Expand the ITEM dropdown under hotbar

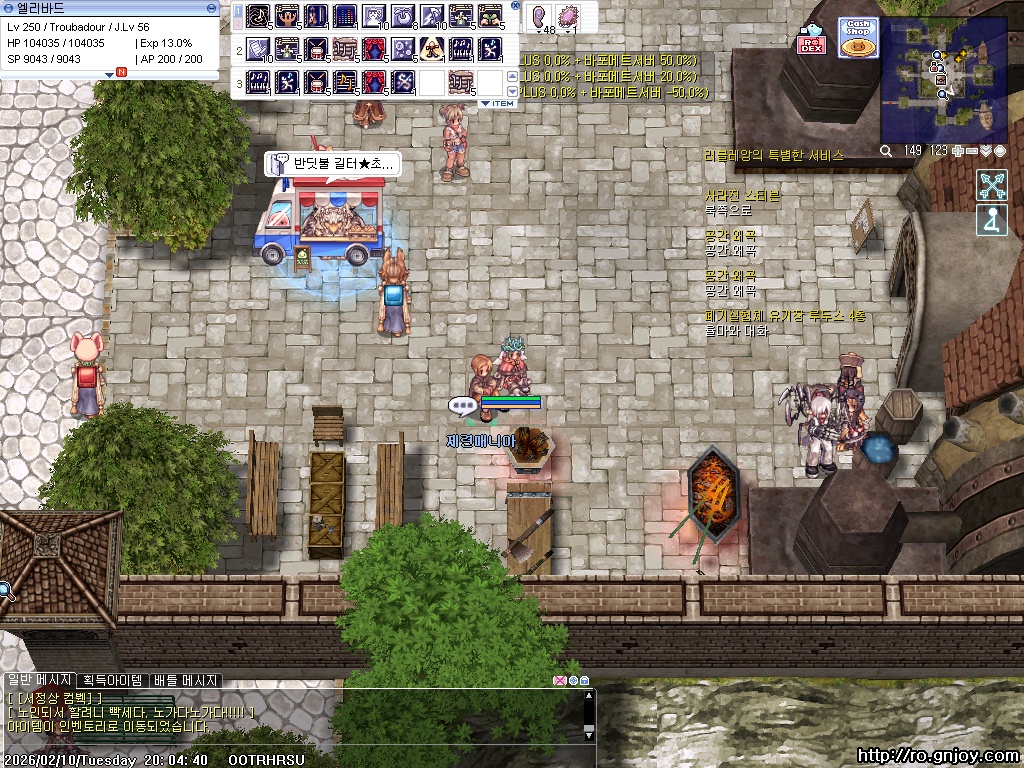497,103
